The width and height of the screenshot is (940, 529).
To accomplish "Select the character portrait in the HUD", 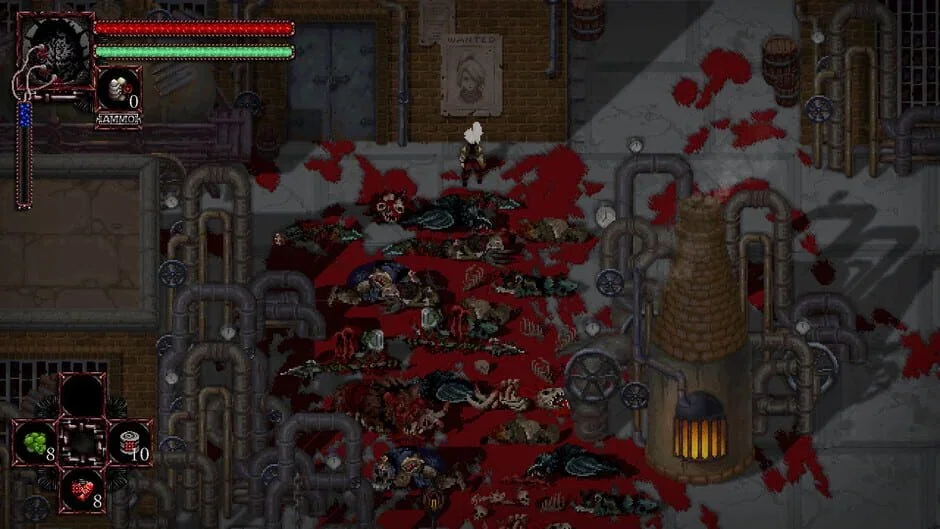I will [54, 50].
